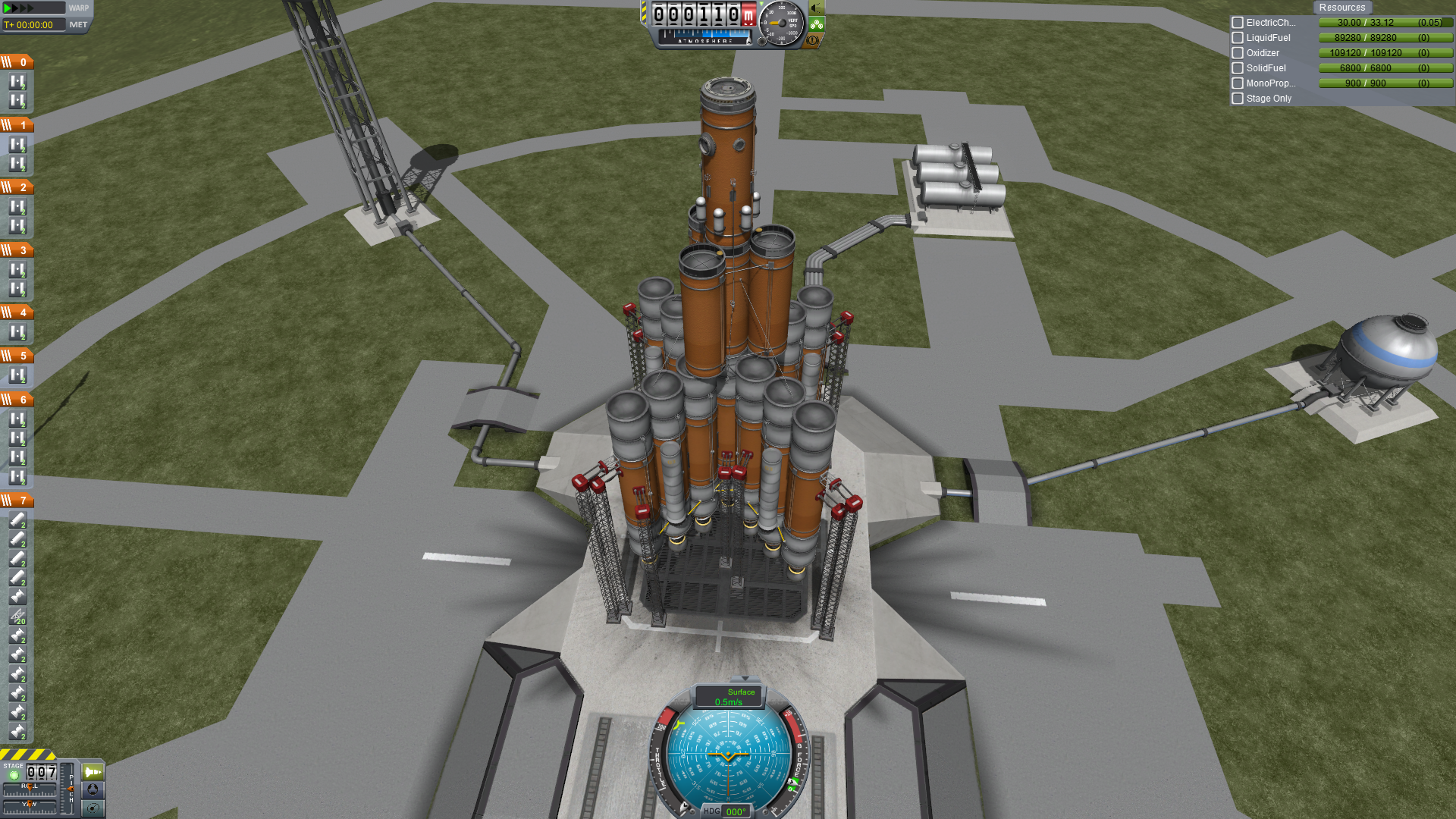This screenshot has height=819, width=1456.
Task: Enable the MonoPropellant resource checkbox
Action: click(x=1238, y=83)
